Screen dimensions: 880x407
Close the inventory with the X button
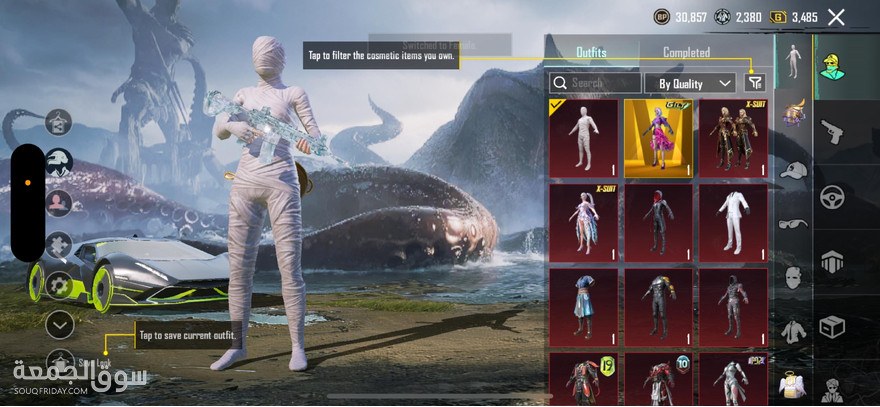click(836, 17)
